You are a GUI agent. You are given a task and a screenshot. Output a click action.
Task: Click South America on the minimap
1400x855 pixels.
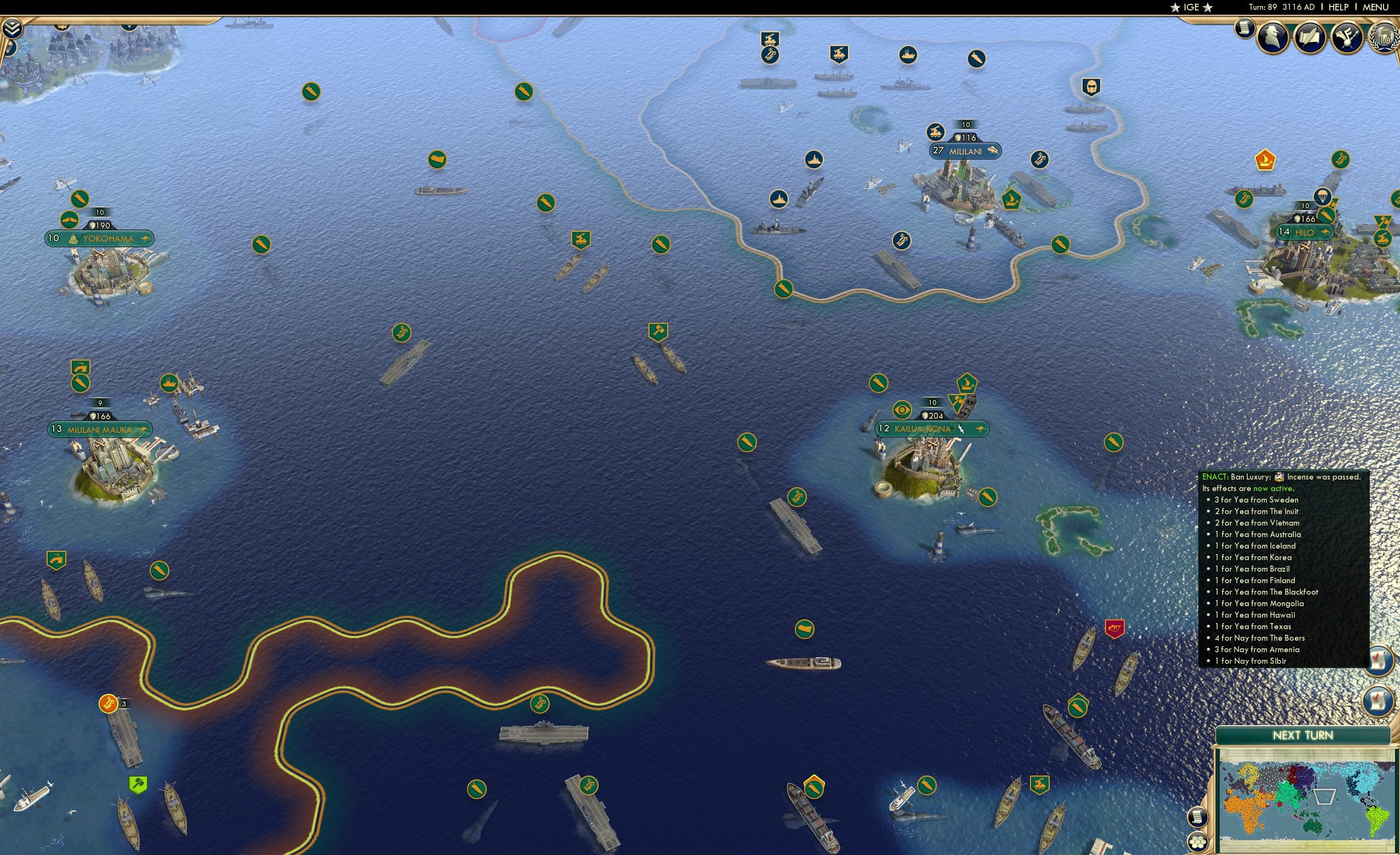(1378, 819)
